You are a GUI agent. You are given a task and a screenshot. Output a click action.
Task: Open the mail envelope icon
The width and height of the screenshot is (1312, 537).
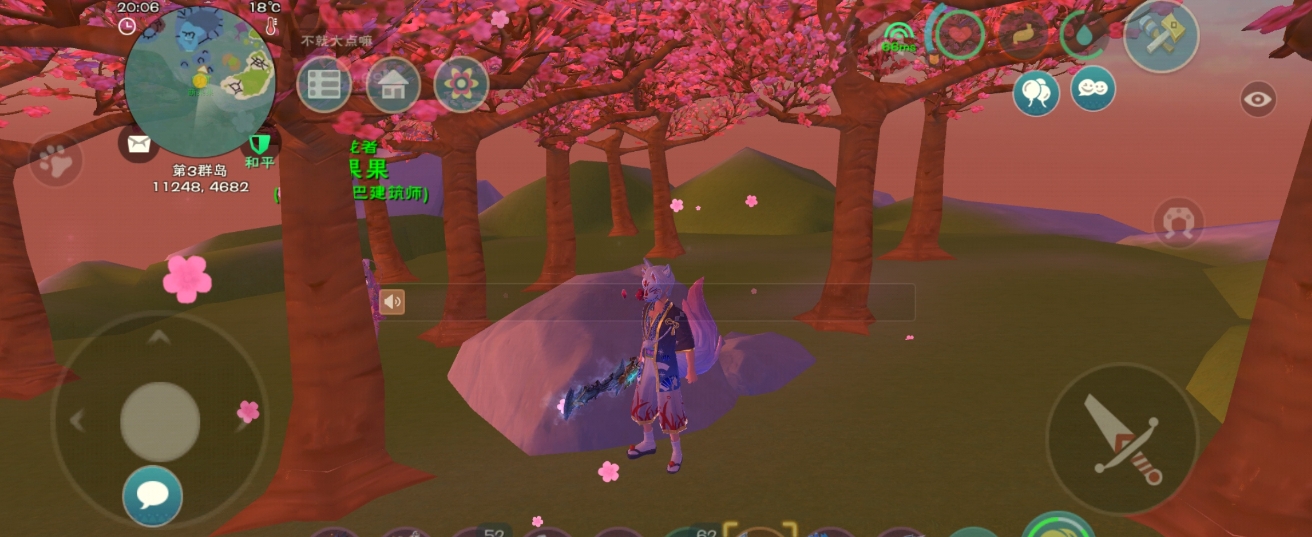139,144
